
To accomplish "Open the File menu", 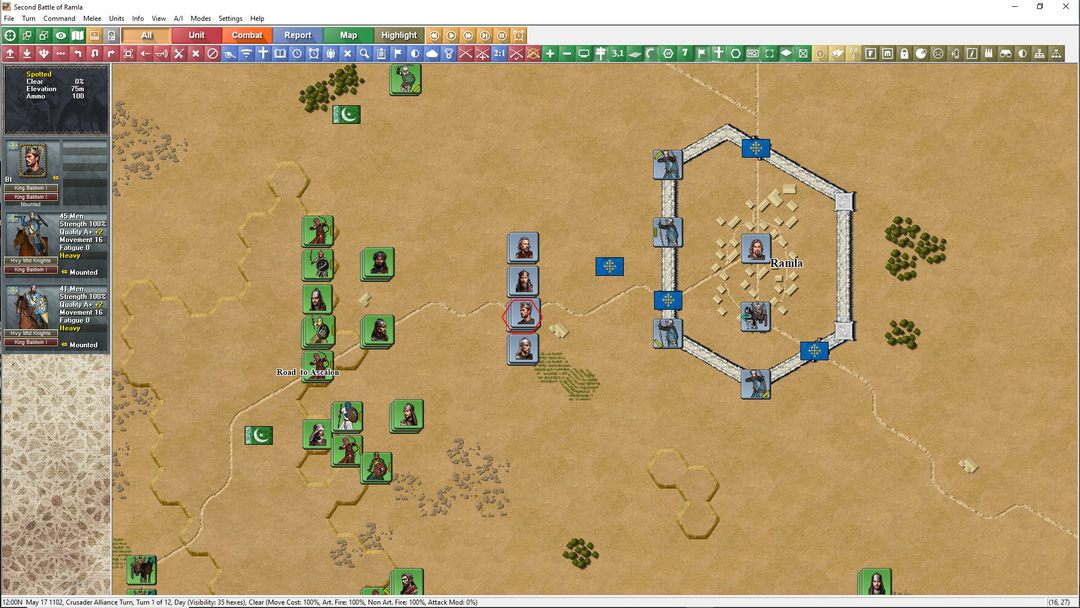I will point(9,19).
